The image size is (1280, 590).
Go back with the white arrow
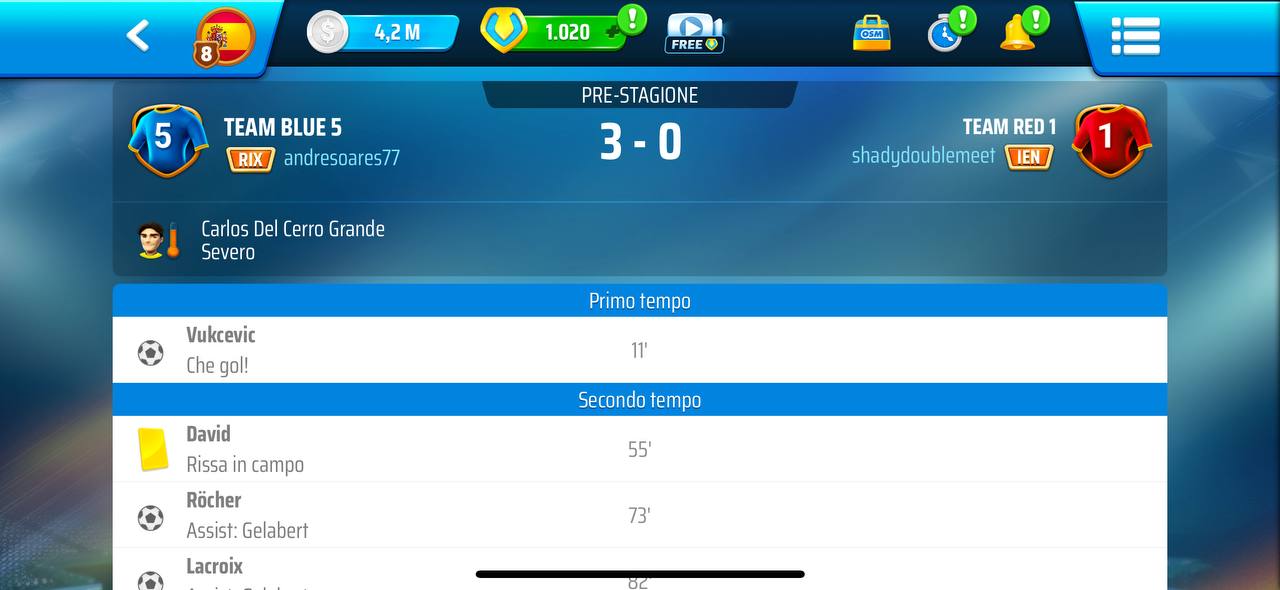(138, 36)
